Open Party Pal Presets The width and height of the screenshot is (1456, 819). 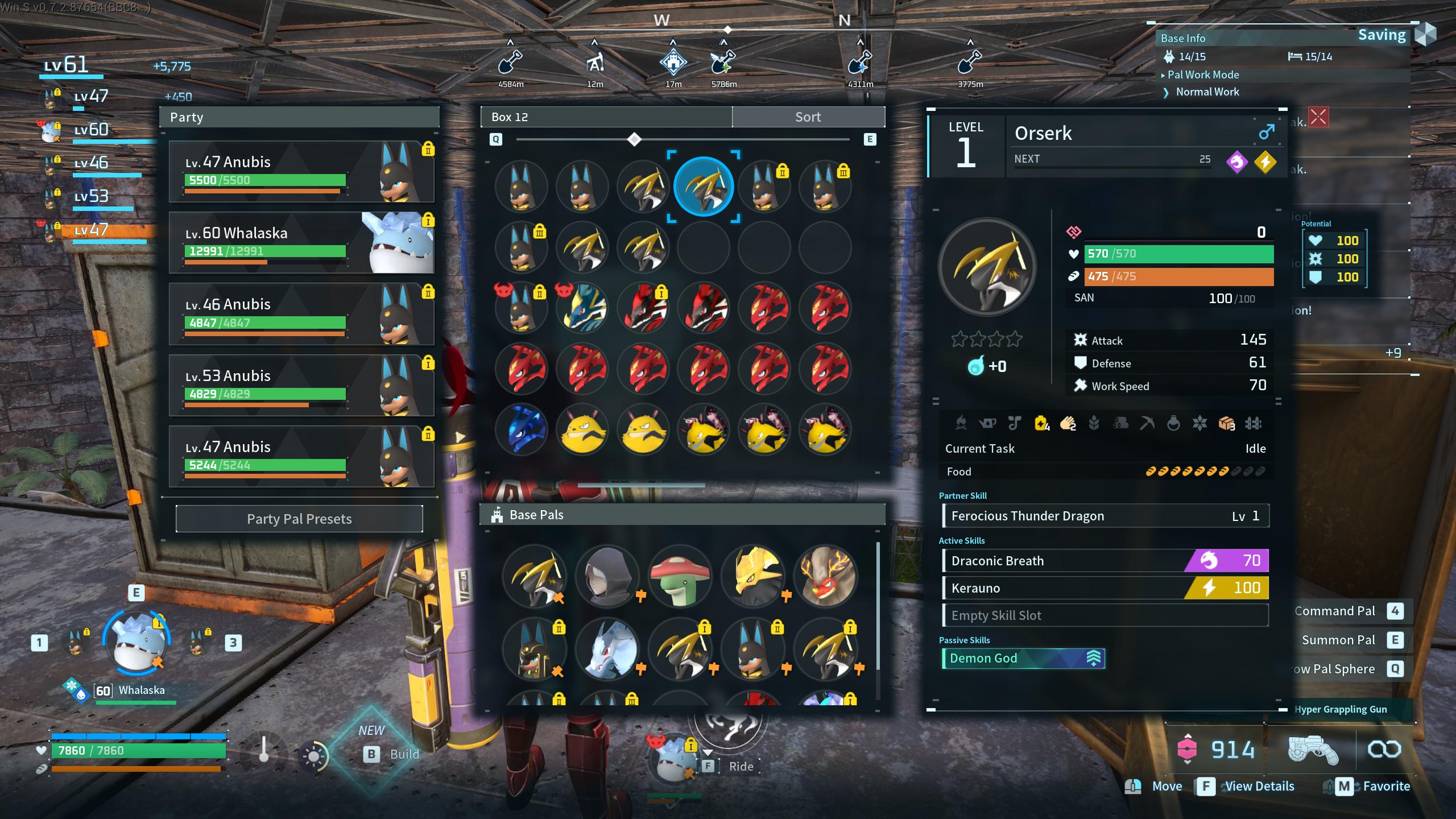[x=299, y=519]
